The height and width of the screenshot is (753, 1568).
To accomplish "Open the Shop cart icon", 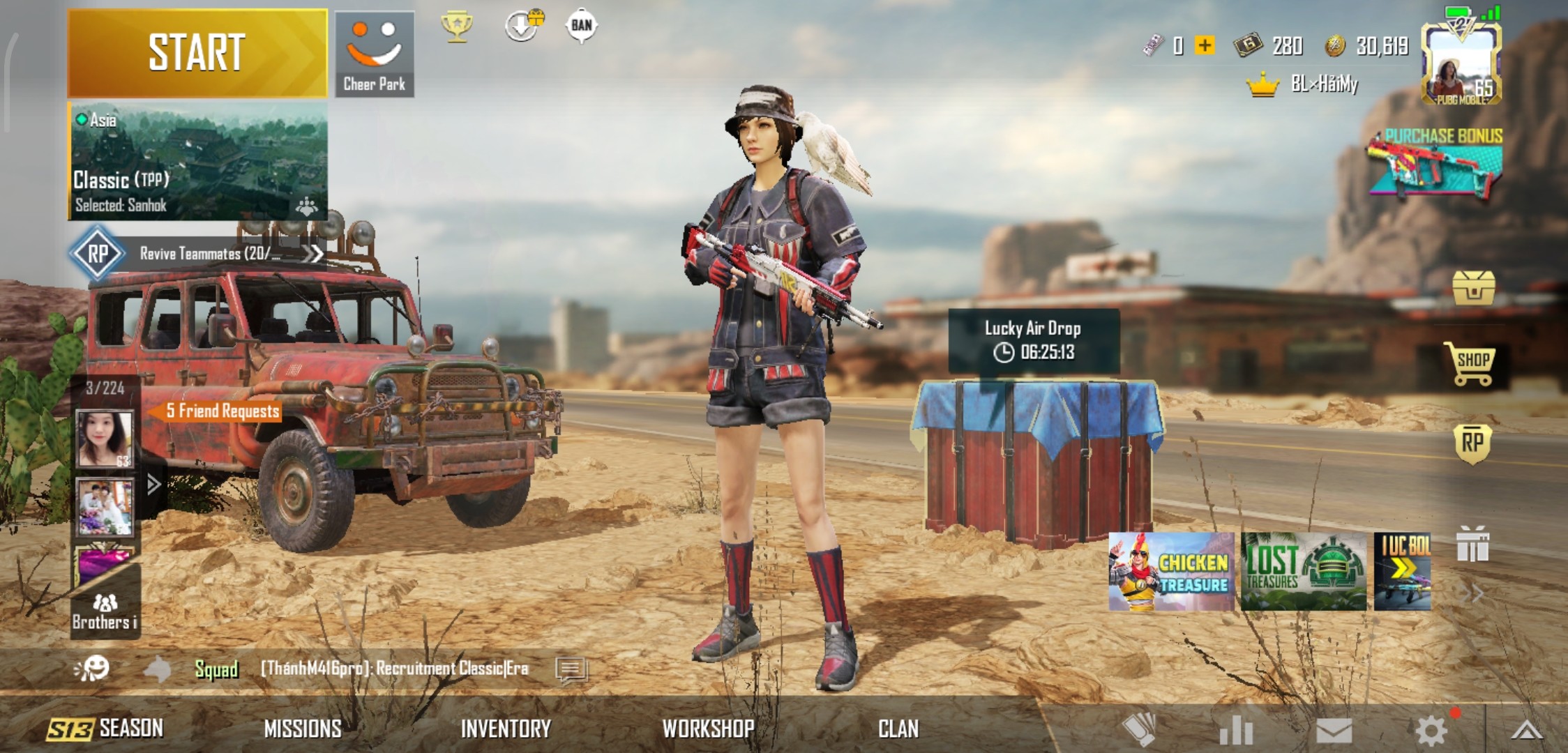I will 1472,363.
